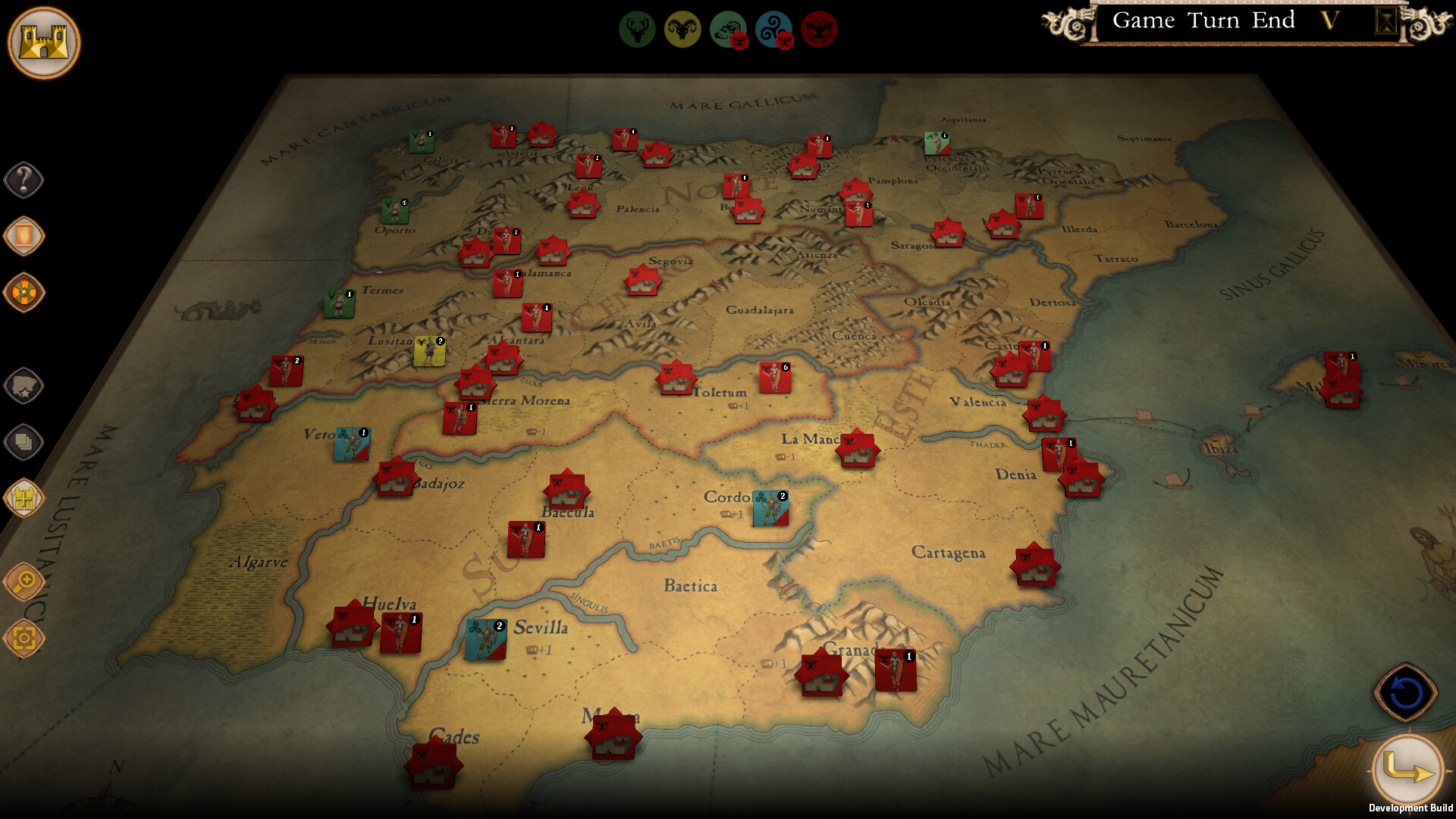Image resolution: width=1456 pixels, height=819 pixels.
Task: Click the Game Turn End banner
Action: coord(1206,21)
